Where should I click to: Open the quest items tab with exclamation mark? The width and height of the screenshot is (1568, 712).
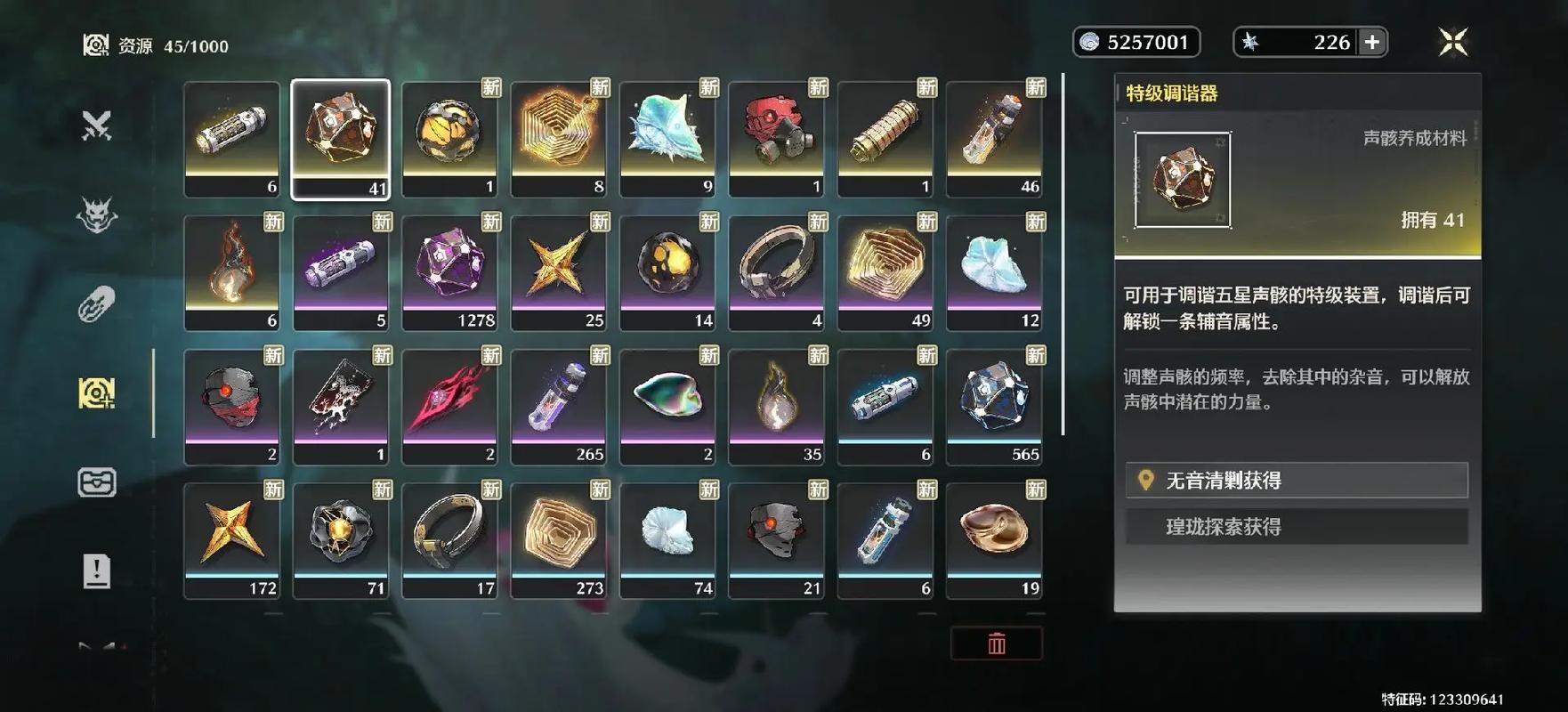pos(97,571)
